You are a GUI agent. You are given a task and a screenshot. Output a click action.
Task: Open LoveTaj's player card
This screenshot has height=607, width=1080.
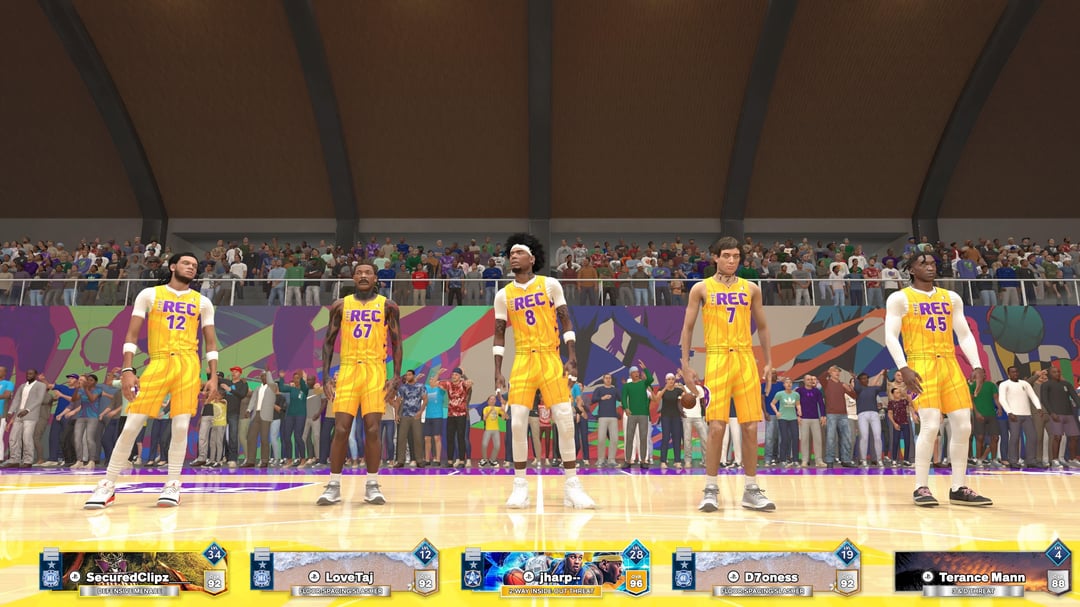click(343, 572)
